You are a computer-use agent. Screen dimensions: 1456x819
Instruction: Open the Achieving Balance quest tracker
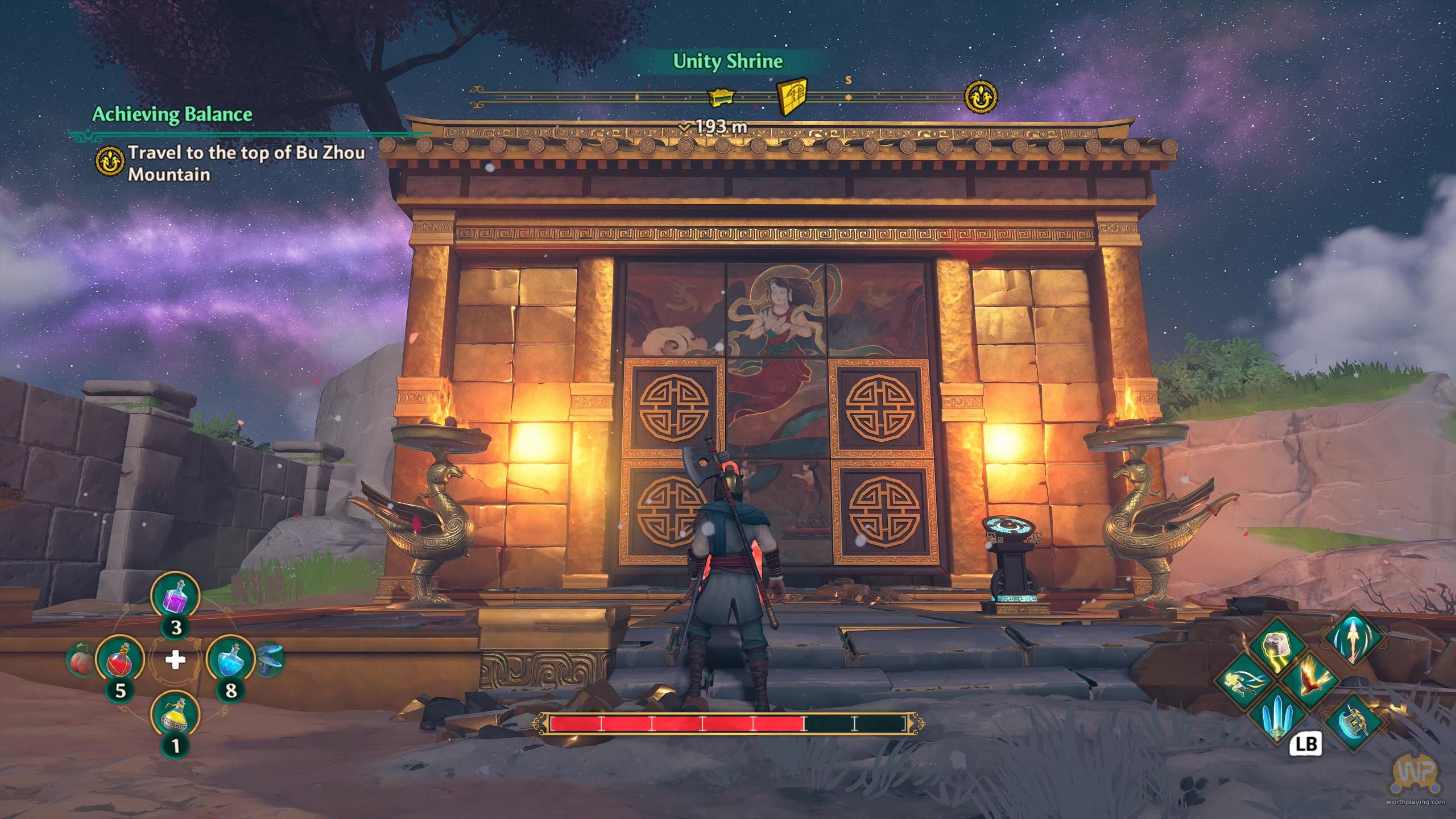click(x=172, y=114)
